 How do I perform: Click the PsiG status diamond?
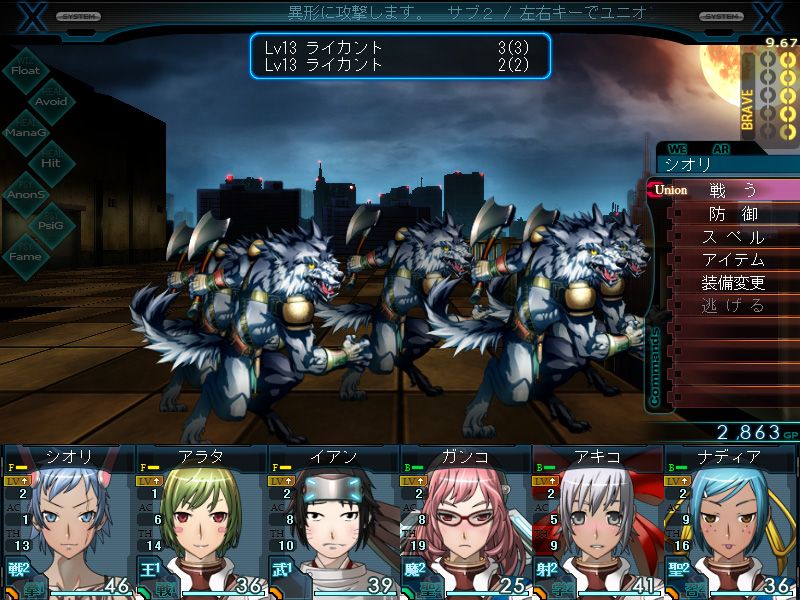click(x=51, y=225)
